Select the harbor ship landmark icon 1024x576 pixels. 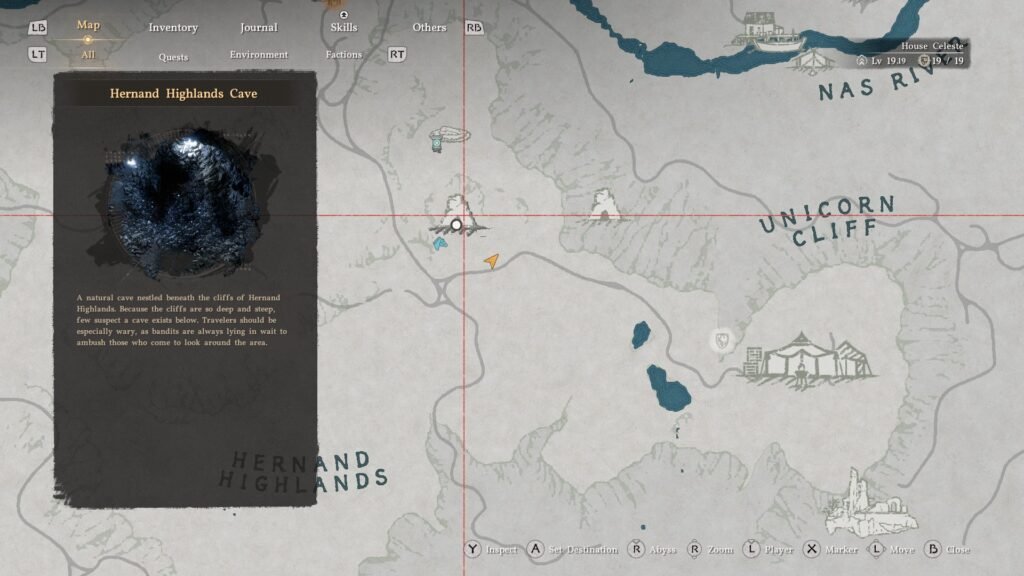(x=769, y=32)
